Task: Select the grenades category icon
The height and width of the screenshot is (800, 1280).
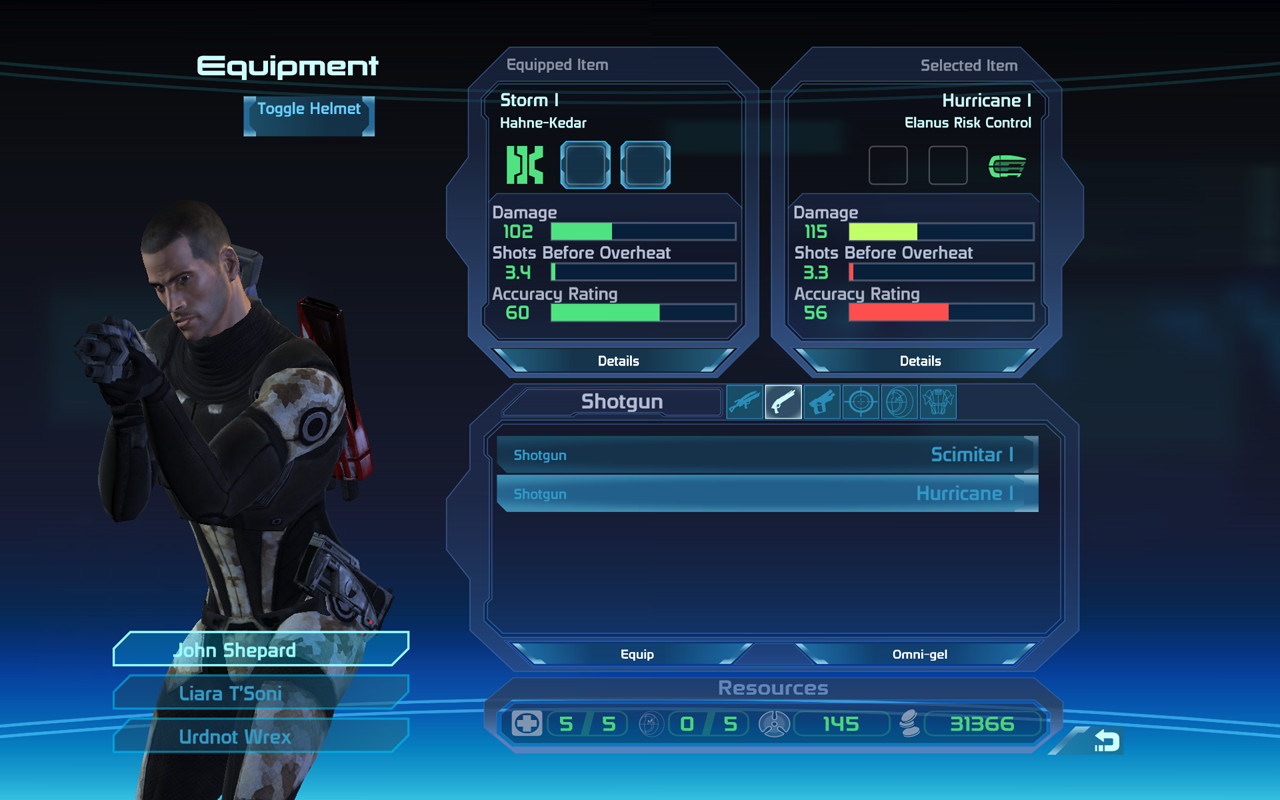Action: tap(899, 401)
